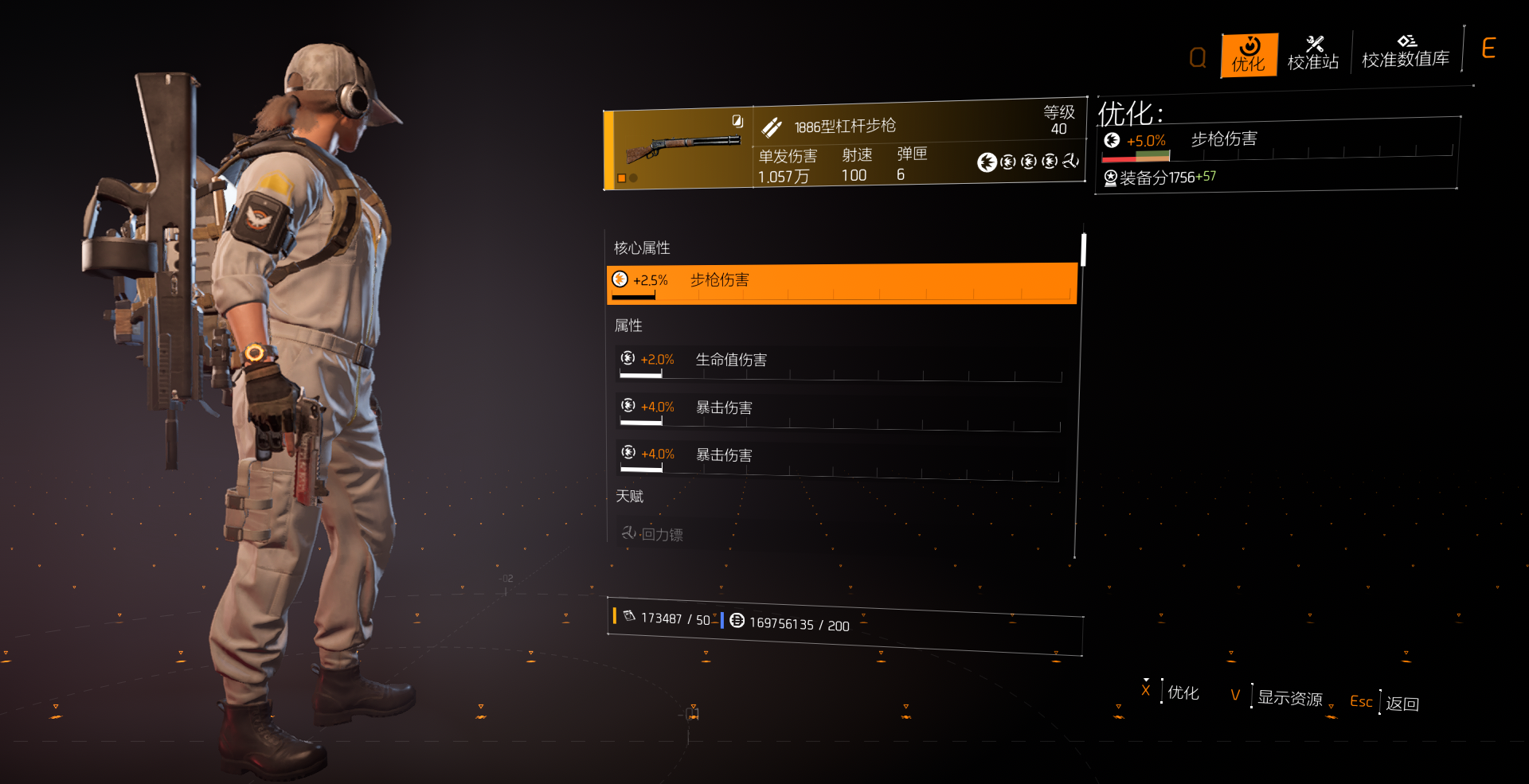Go back with 返回
This screenshot has width=1529, height=784.
point(1402,704)
